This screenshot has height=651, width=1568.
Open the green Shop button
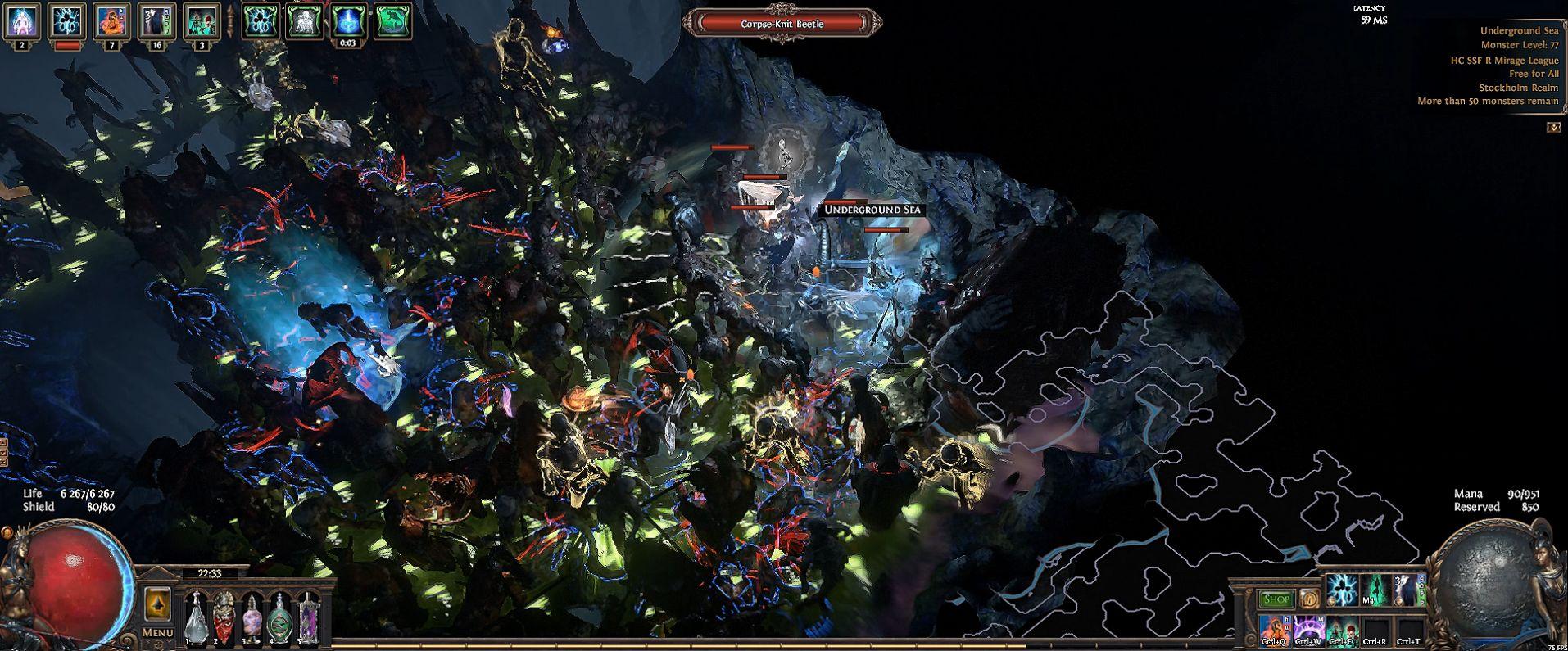1275,599
